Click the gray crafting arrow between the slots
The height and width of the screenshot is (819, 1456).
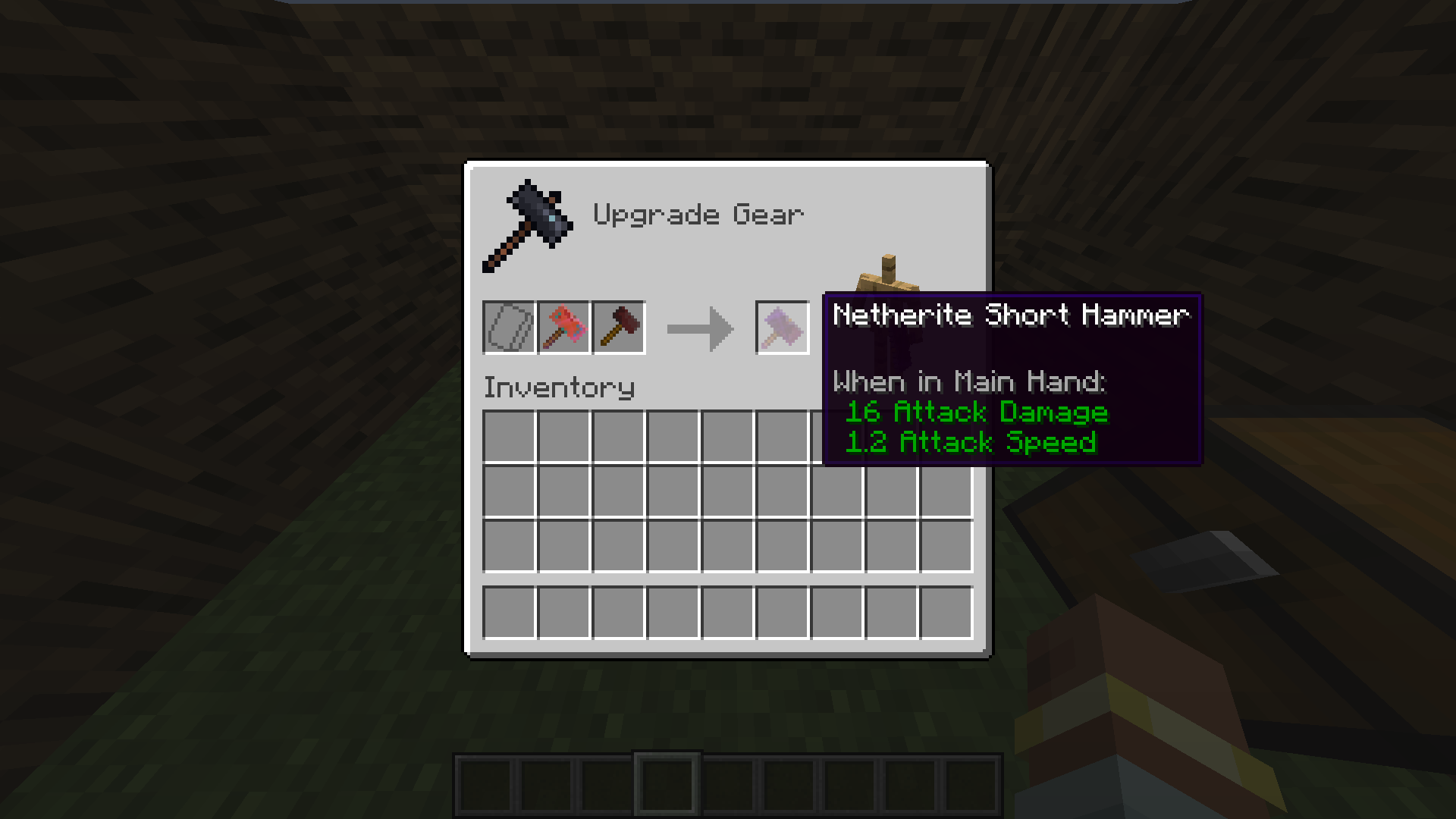pos(698,327)
